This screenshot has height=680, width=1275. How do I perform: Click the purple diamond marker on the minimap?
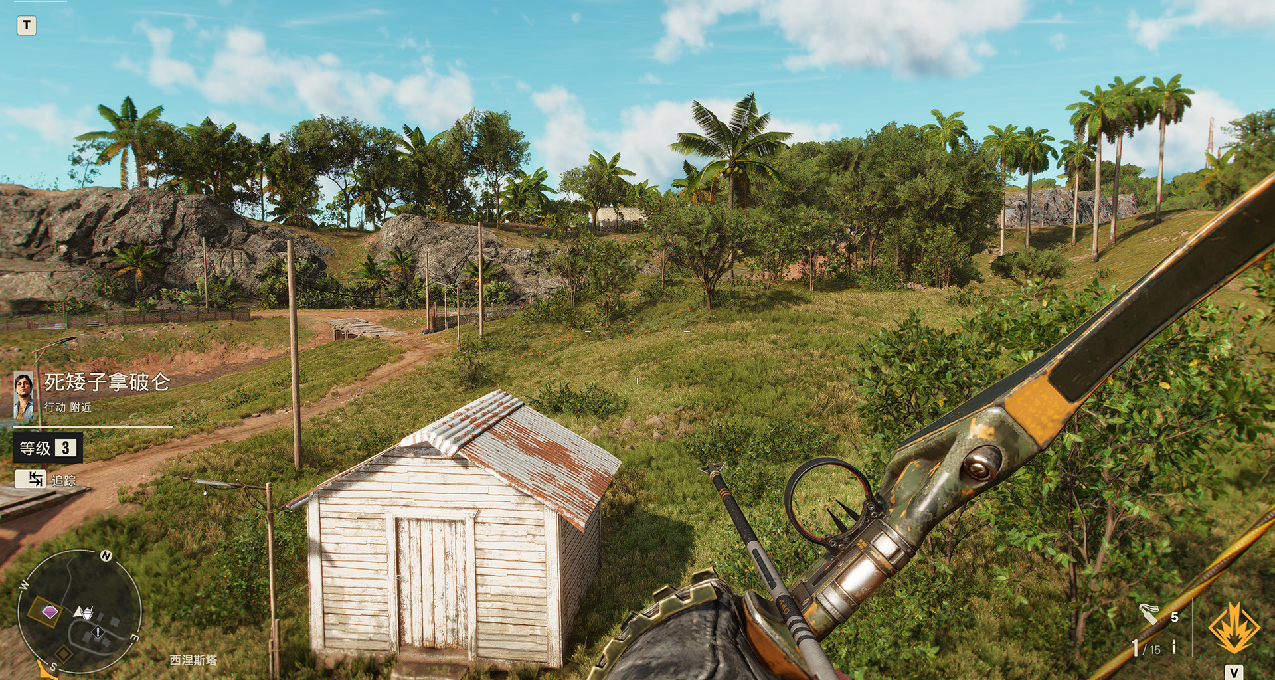point(49,612)
